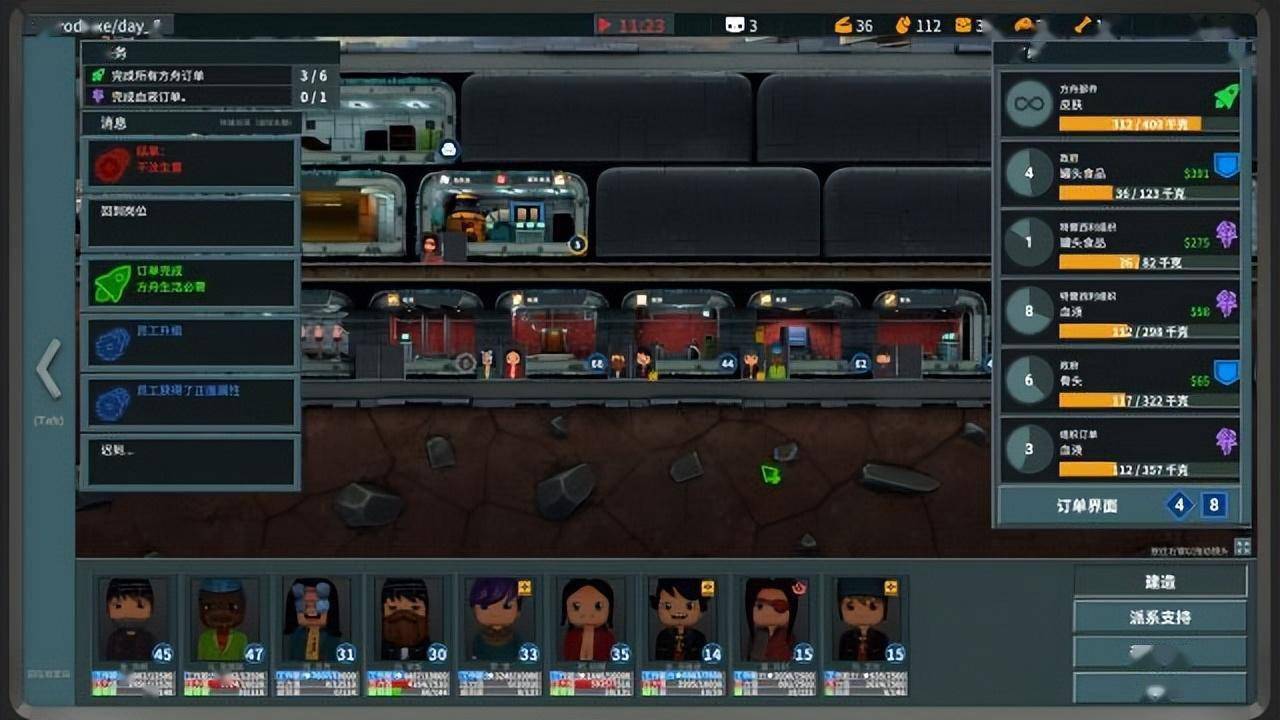The height and width of the screenshot is (720, 1280).
Task: Click the expand icon below the orders panel
Action: [1242, 547]
